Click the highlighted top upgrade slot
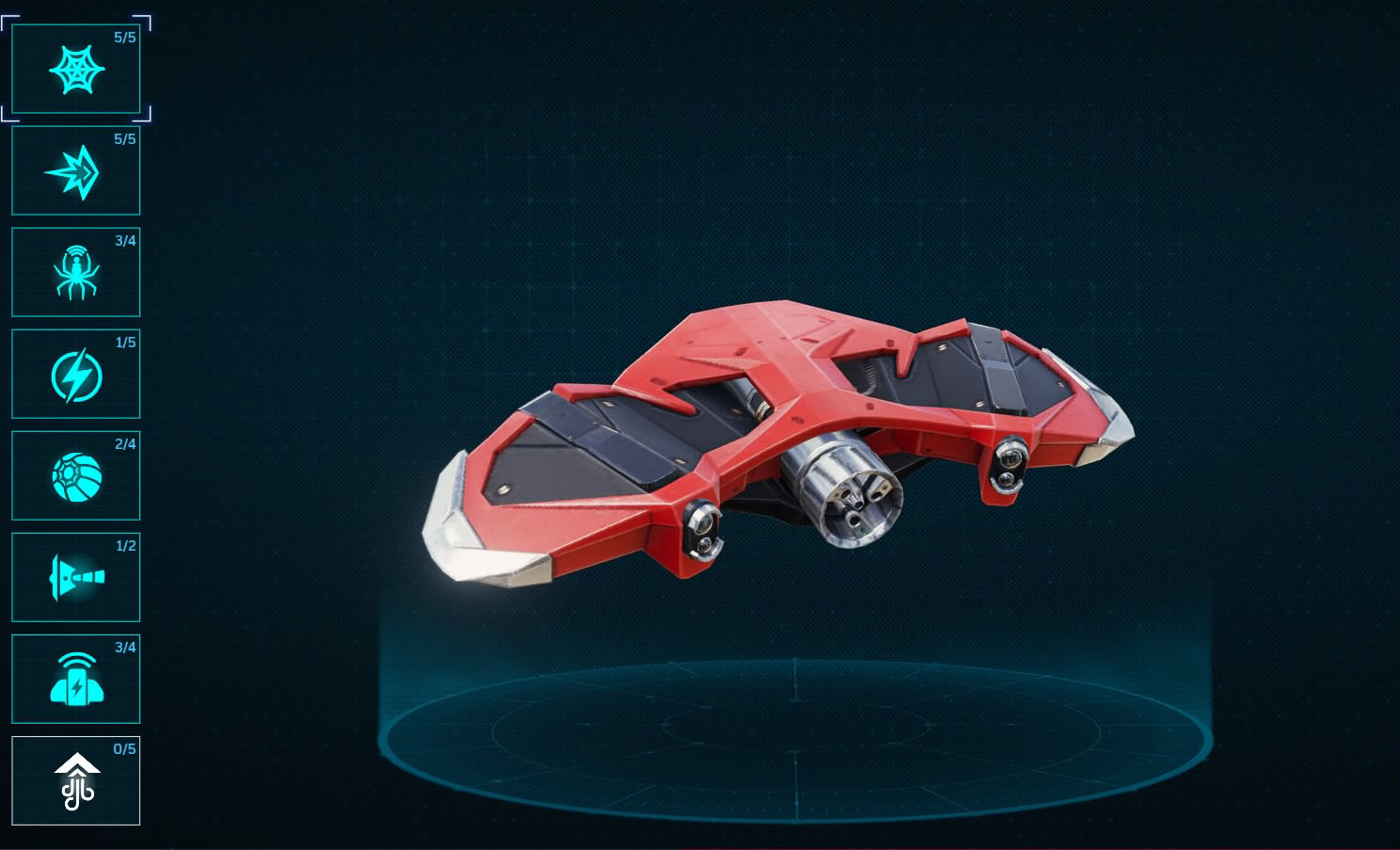The width and height of the screenshot is (1400, 850). (x=75, y=70)
